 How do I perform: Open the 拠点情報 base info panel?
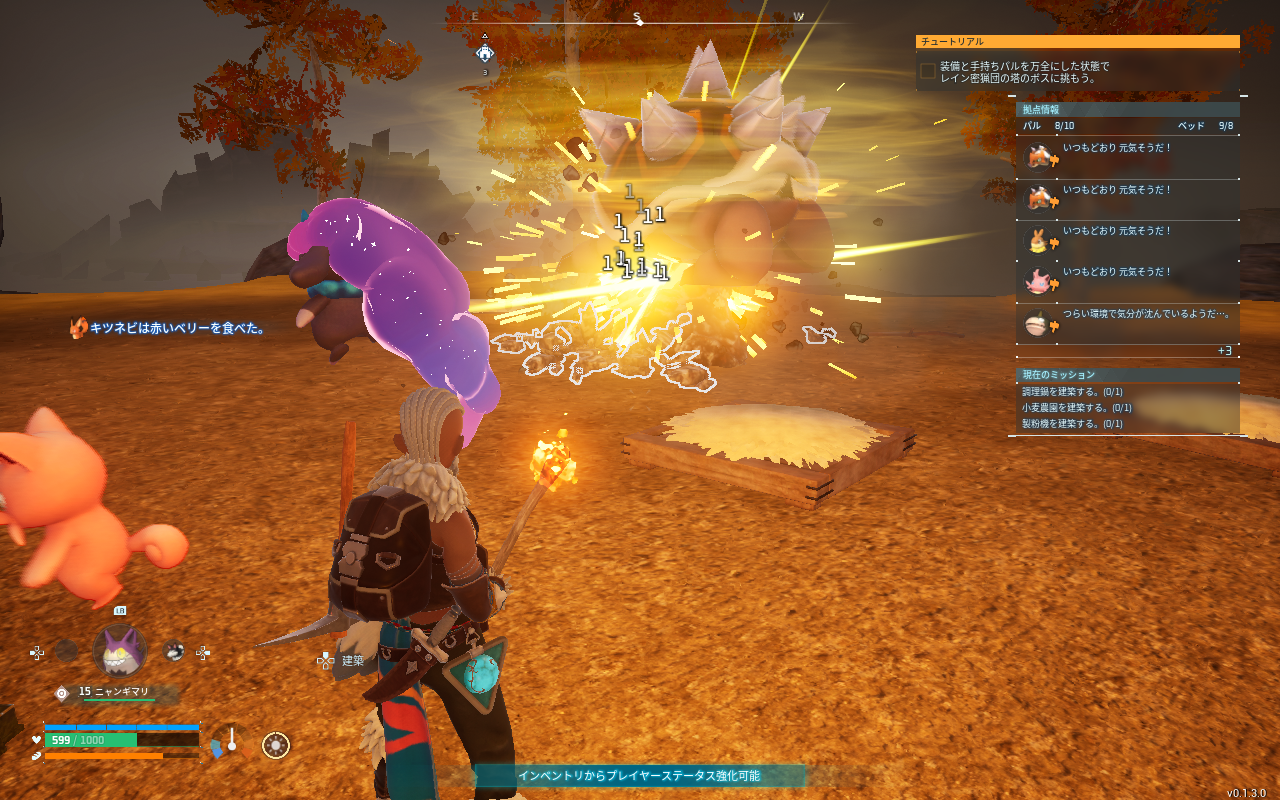[1127, 109]
